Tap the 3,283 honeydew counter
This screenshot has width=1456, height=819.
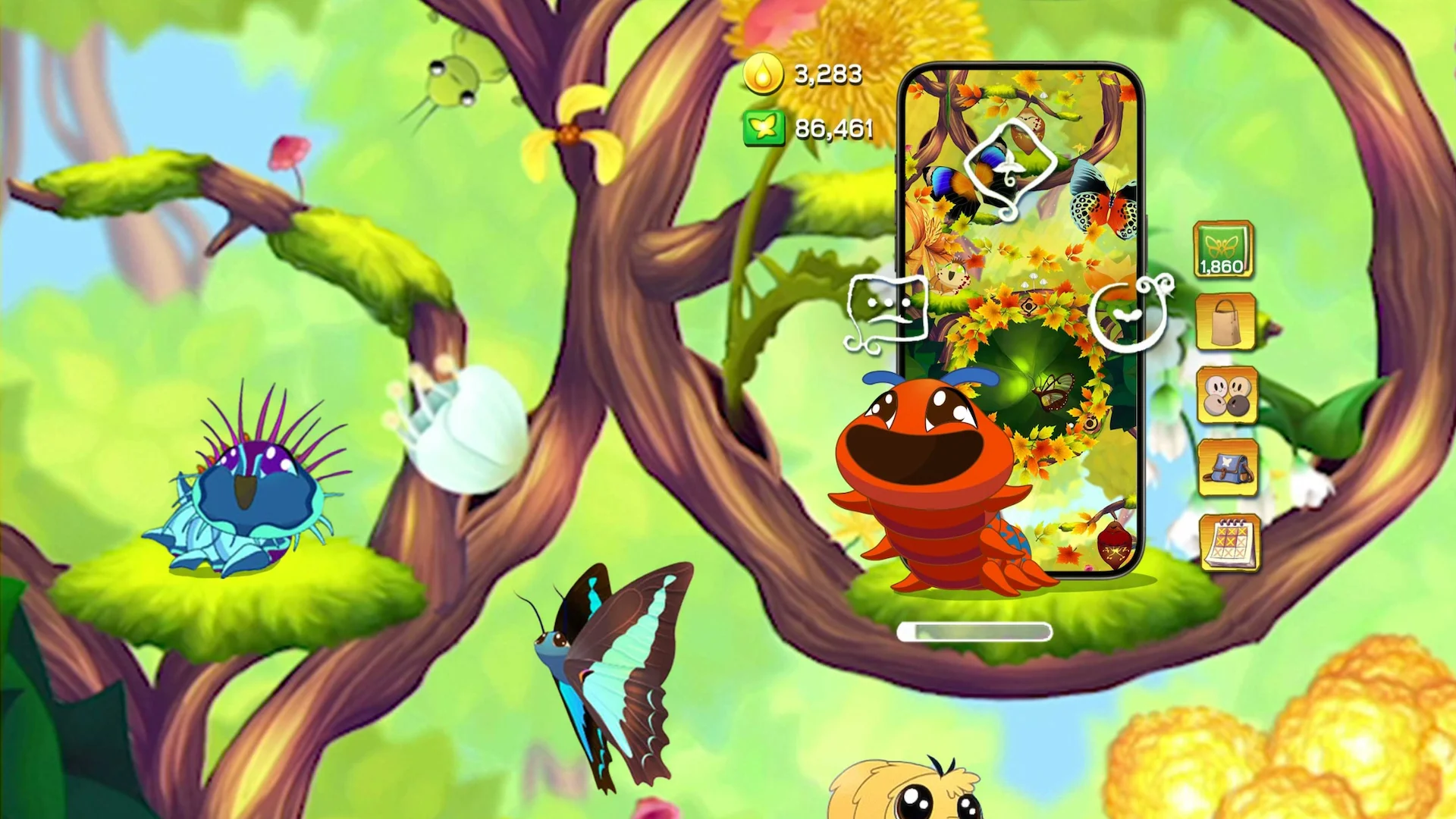827,74
